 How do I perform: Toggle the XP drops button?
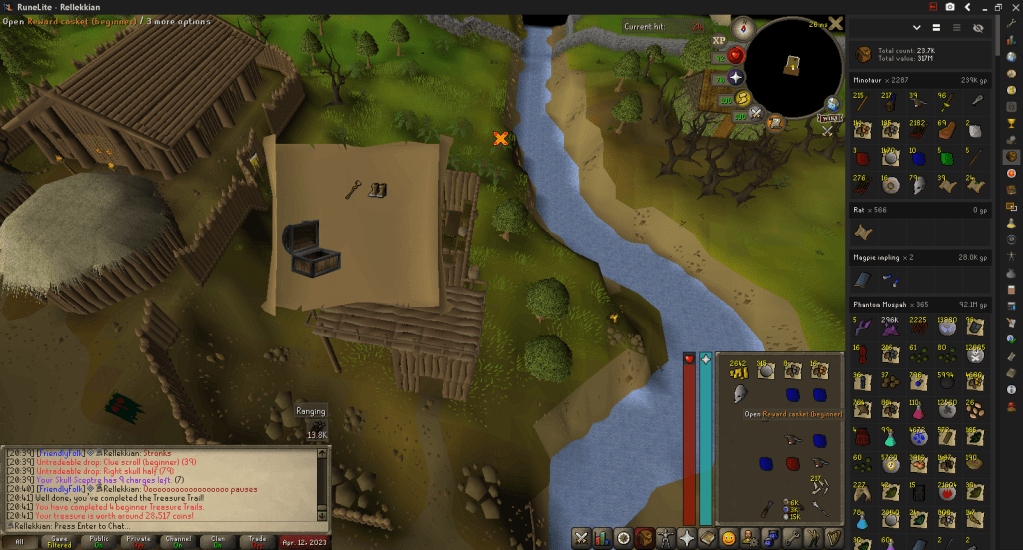pyautogui.click(x=719, y=40)
